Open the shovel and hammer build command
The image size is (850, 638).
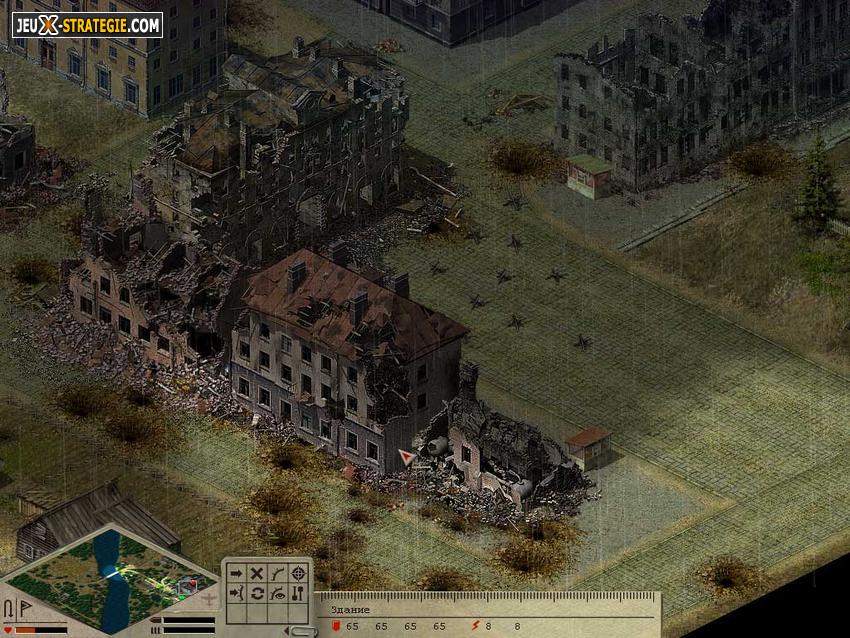(x=298, y=593)
